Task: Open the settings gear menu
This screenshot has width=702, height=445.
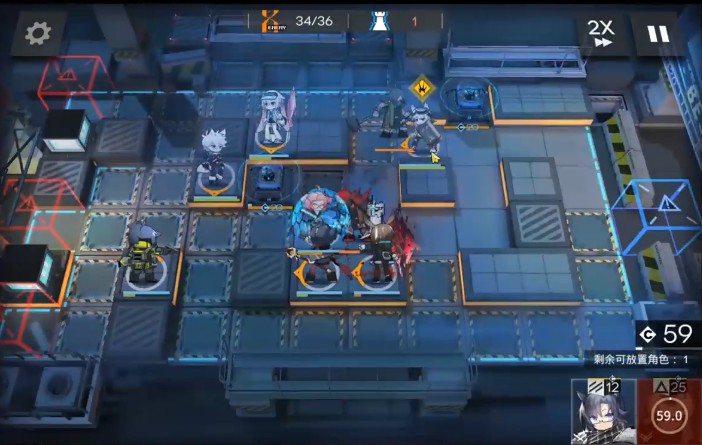Action: point(38,34)
